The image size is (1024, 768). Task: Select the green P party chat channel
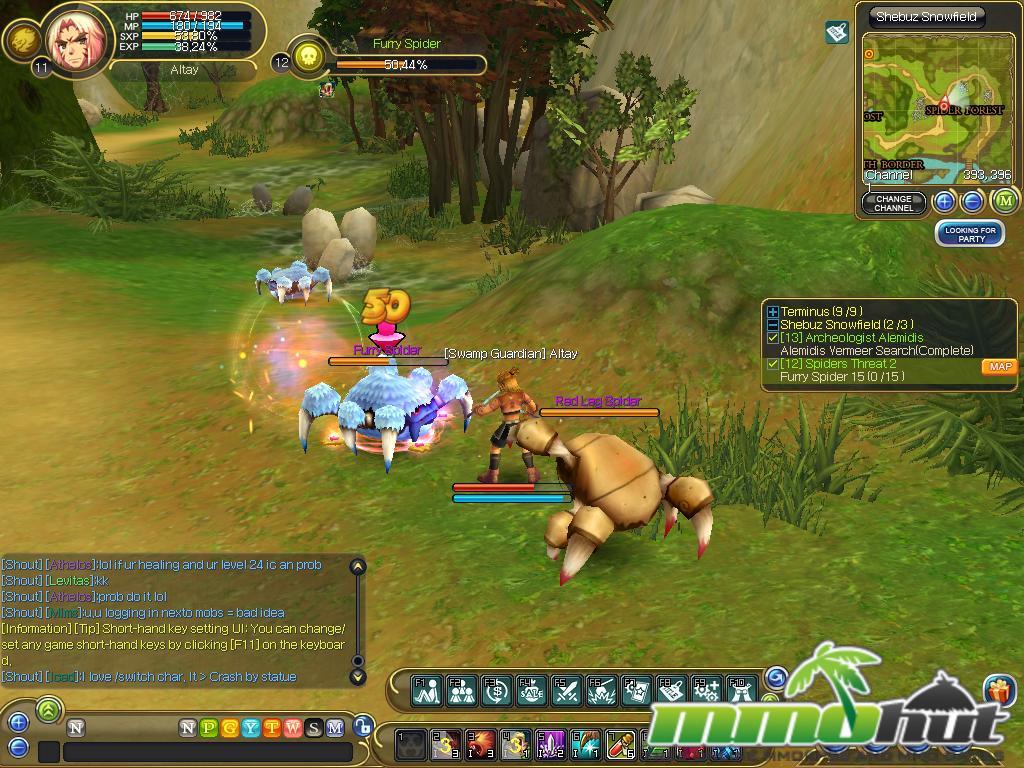pos(208,728)
